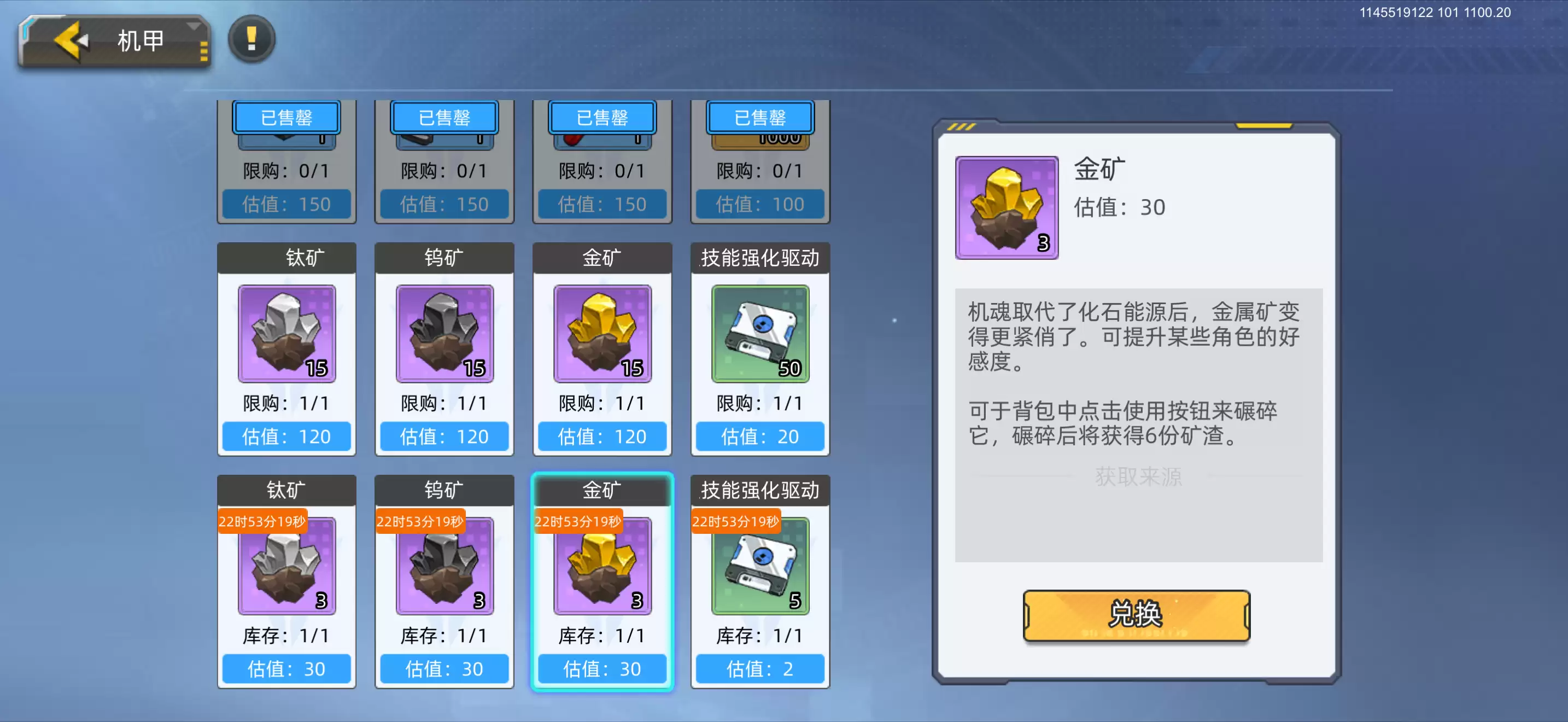Click the 已售罄 label on the 1000 item
This screenshot has width=1568, height=722.
click(759, 118)
